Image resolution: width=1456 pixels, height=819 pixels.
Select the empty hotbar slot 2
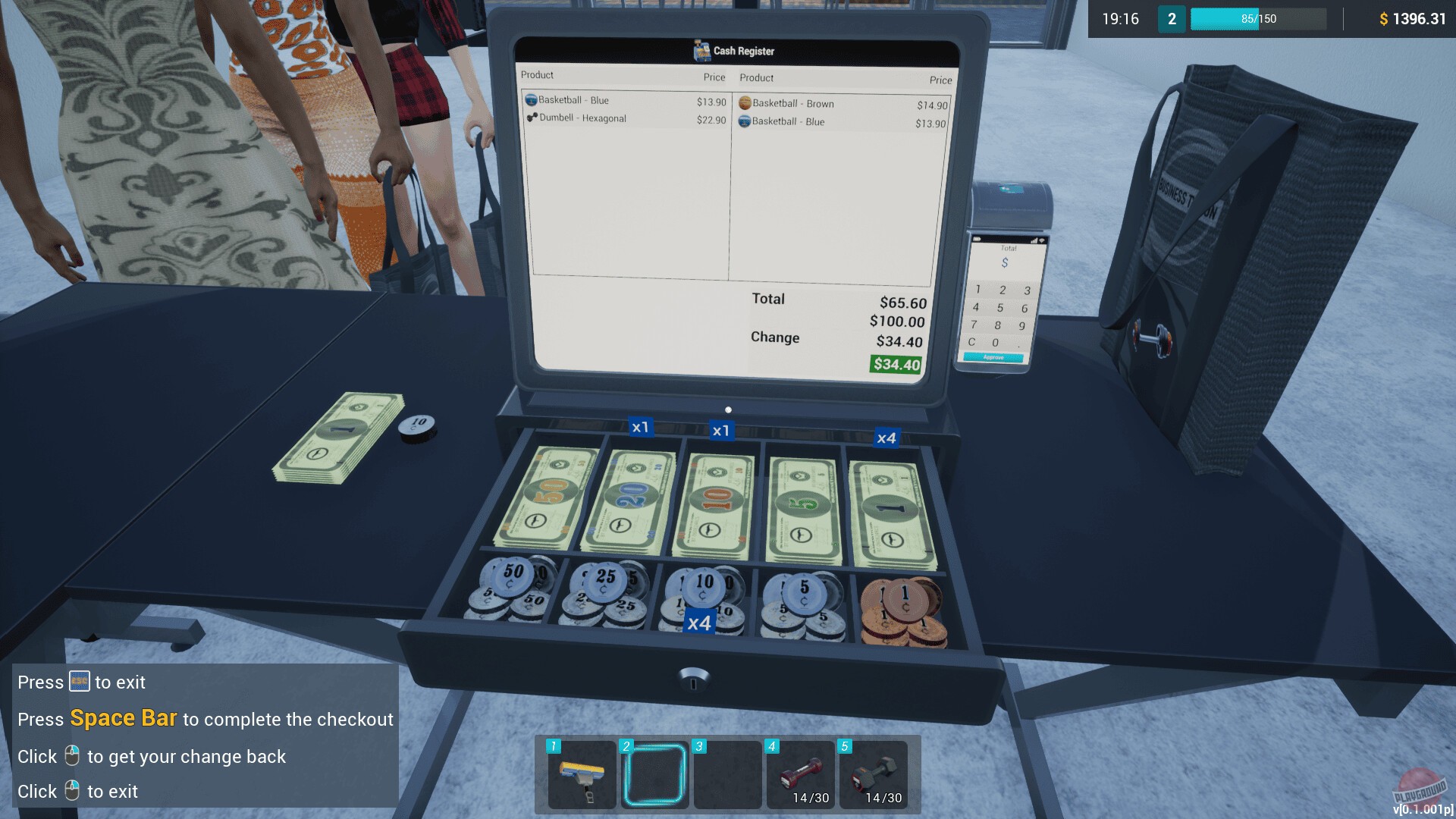[655, 775]
